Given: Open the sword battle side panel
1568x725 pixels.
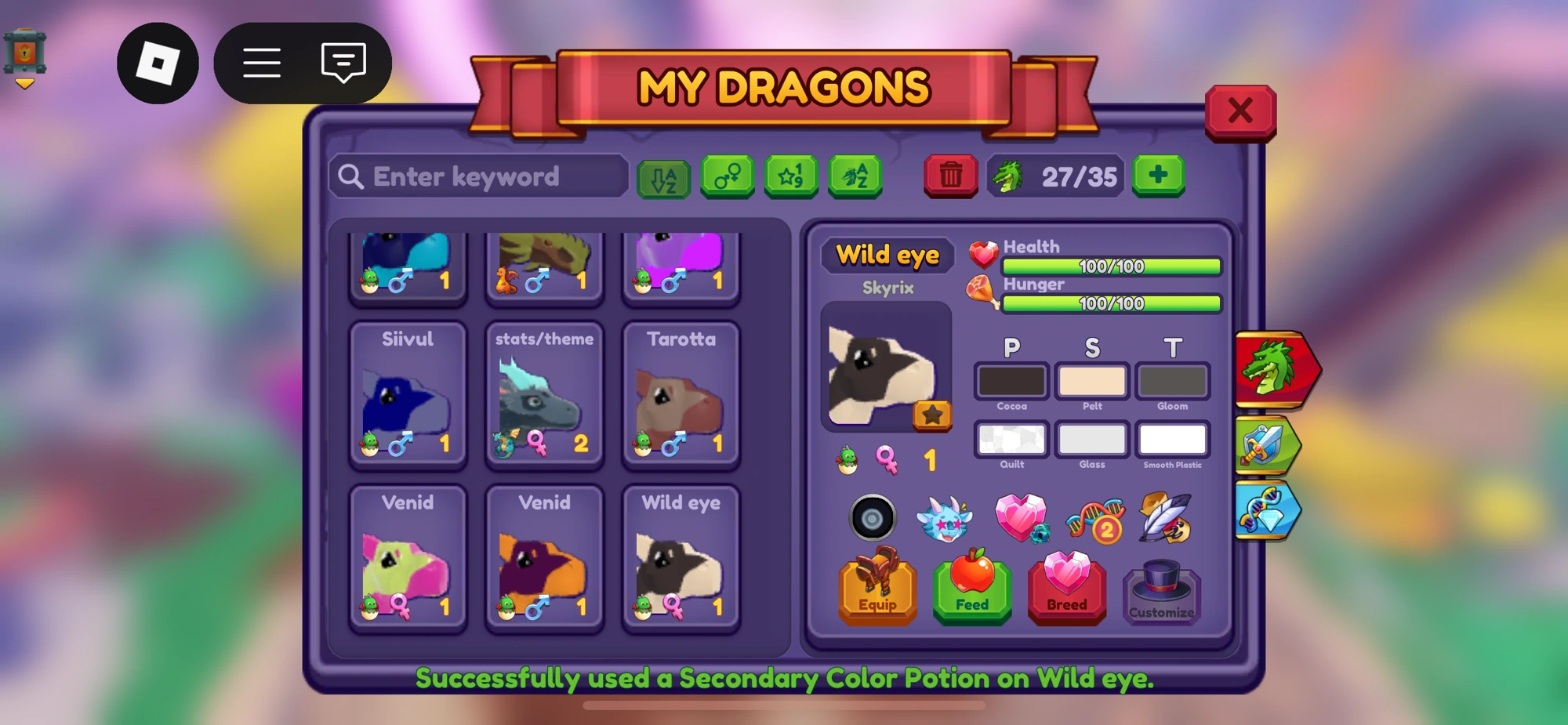Looking at the screenshot, I should pos(1269,445).
